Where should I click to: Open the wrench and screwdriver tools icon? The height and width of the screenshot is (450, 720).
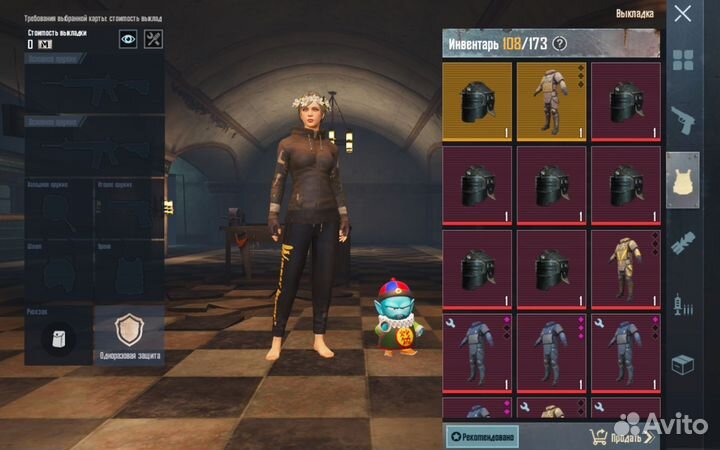pyautogui.click(x=154, y=39)
